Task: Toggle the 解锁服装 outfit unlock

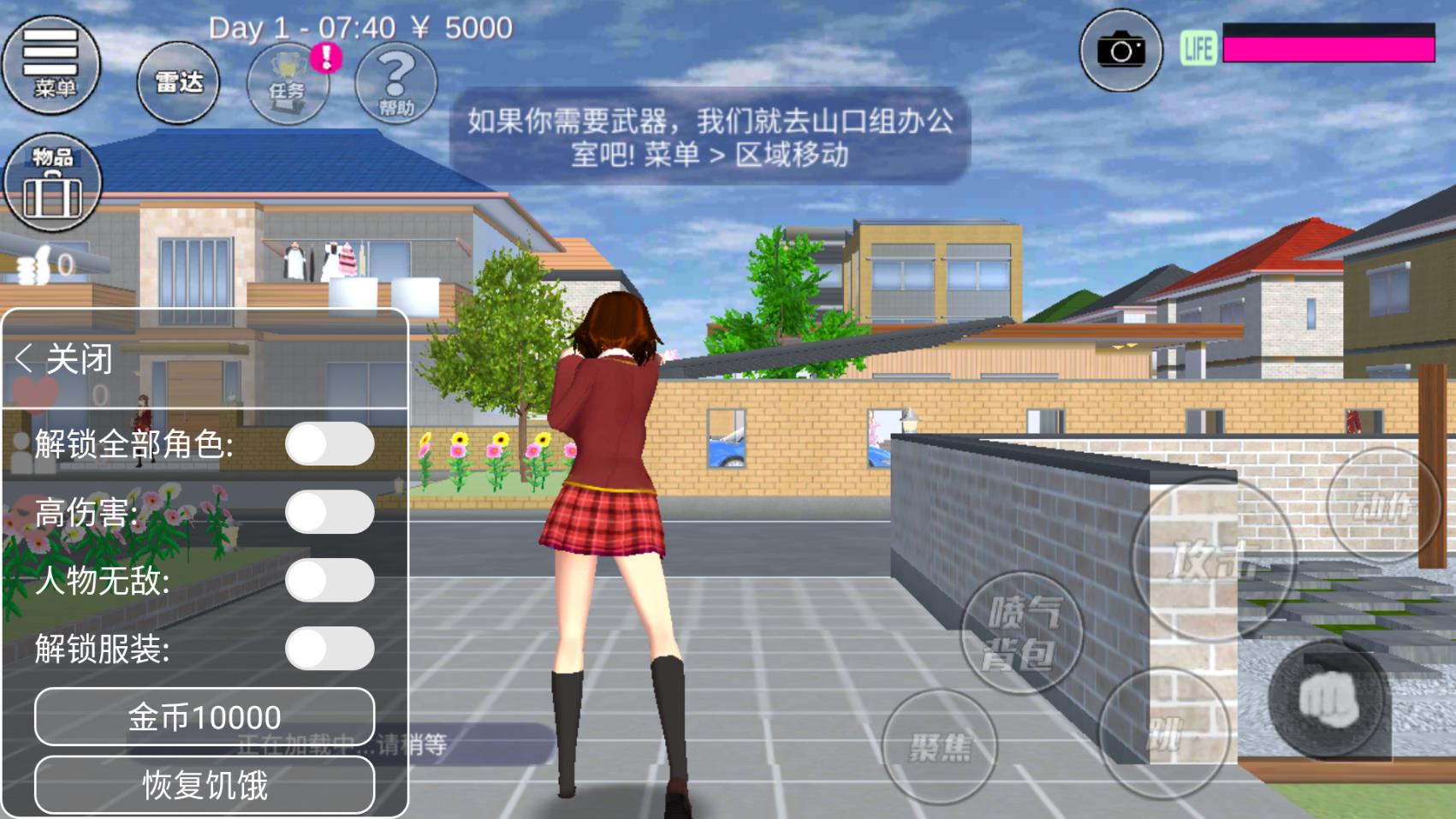Action: pos(330,650)
